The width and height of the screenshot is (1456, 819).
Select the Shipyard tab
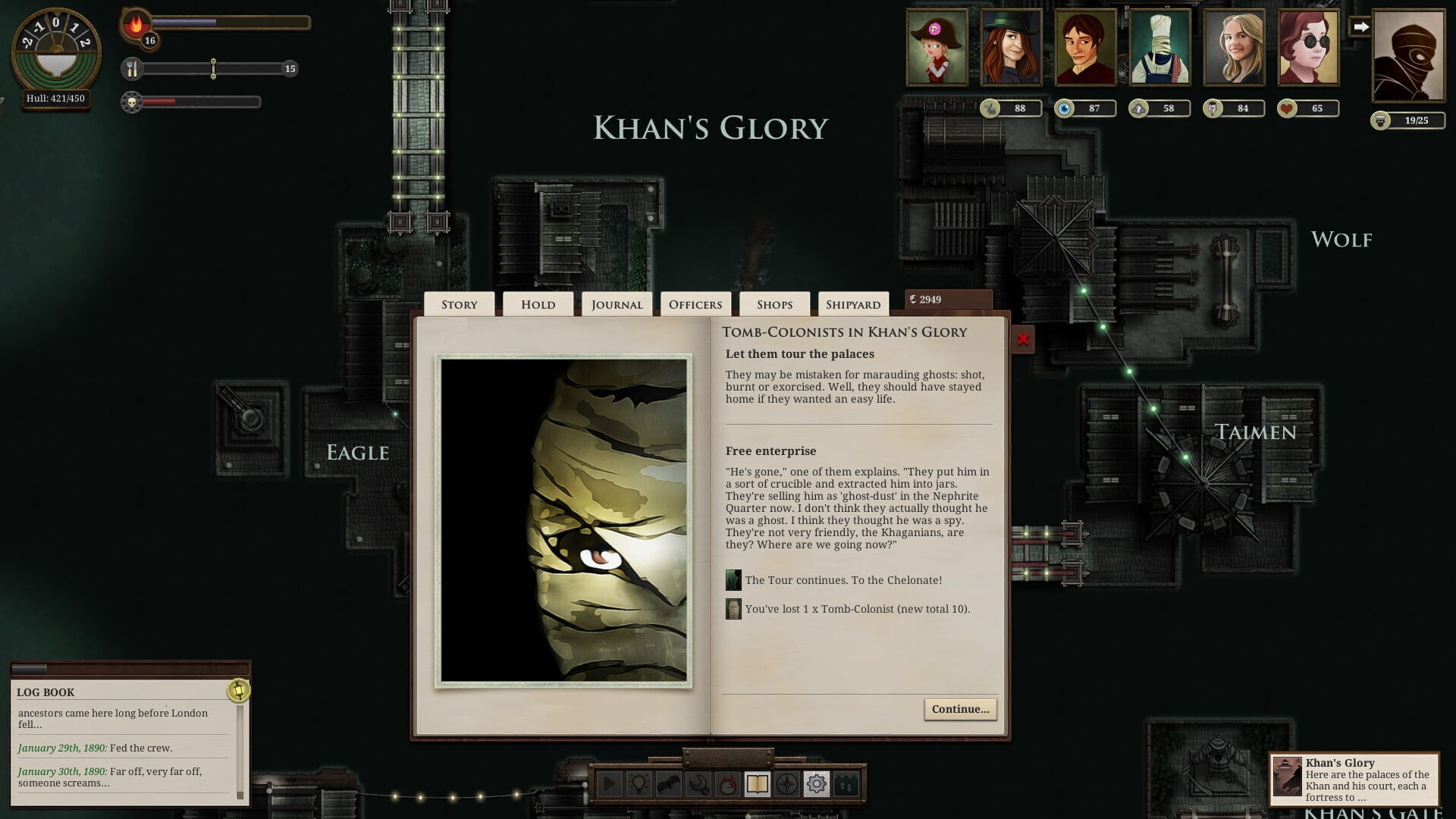(853, 305)
